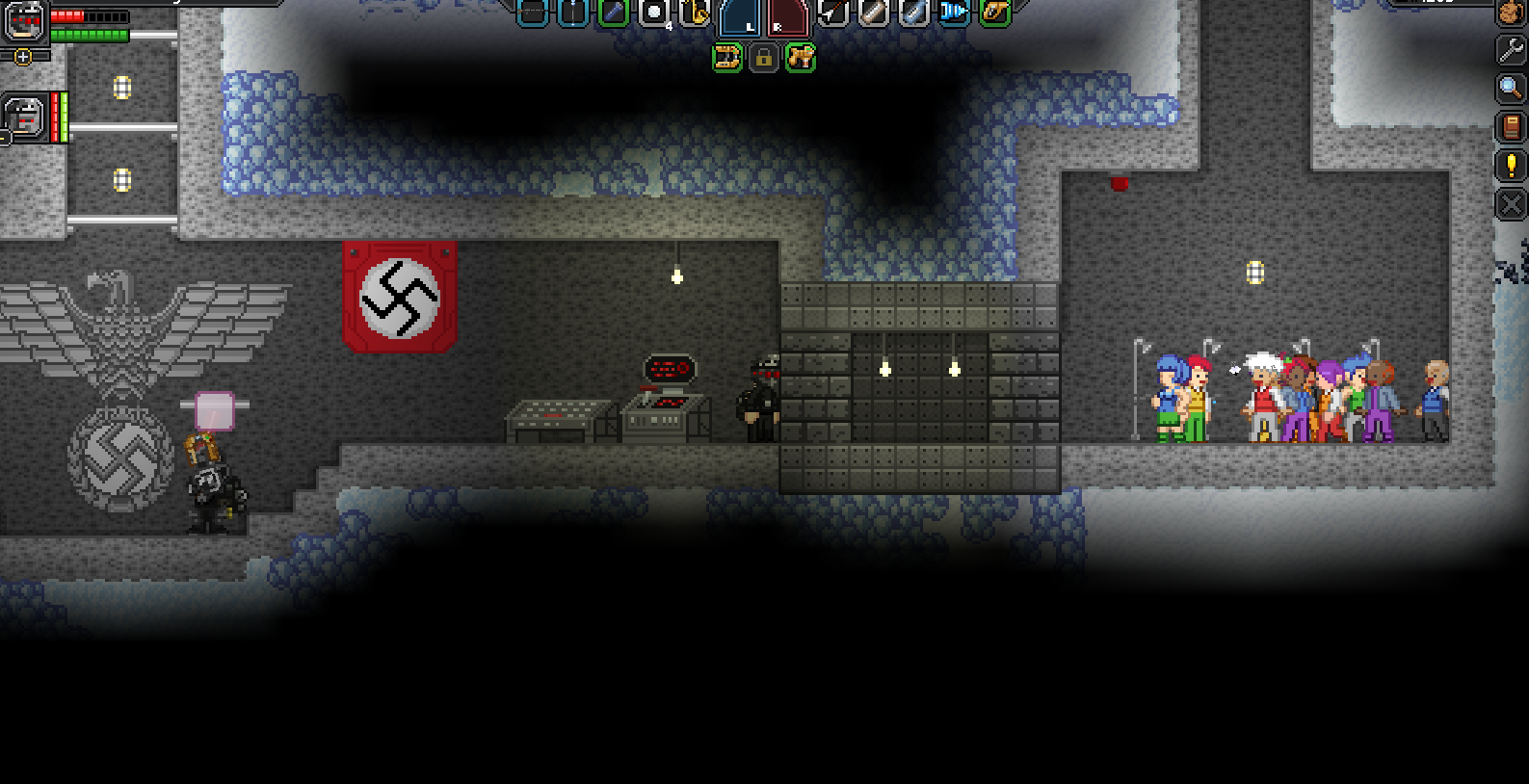Open the quest journal exclamation icon
Screen dimensions: 1529x784
[x=1510, y=166]
